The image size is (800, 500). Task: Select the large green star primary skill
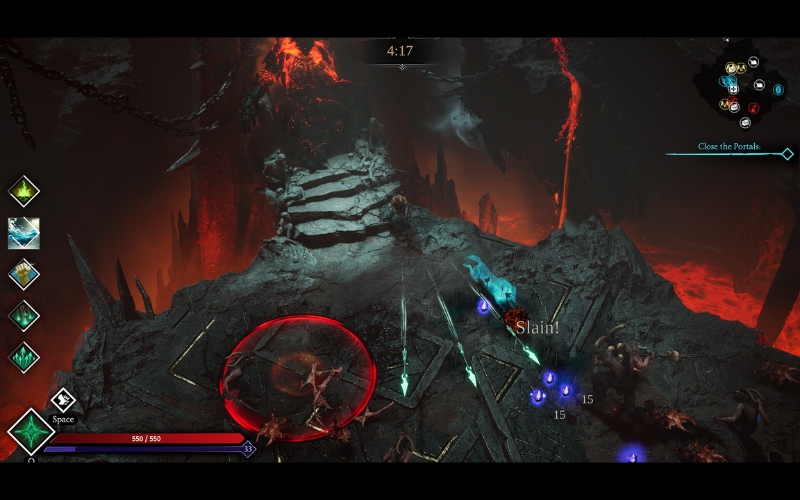[31, 432]
